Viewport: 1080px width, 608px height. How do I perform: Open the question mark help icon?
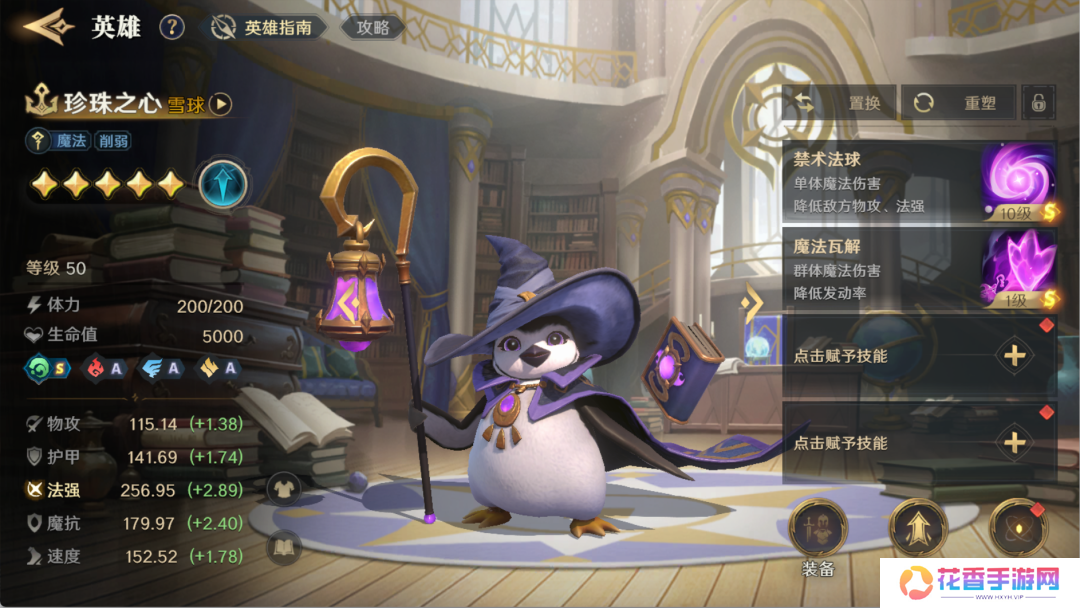[x=172, y=27]
